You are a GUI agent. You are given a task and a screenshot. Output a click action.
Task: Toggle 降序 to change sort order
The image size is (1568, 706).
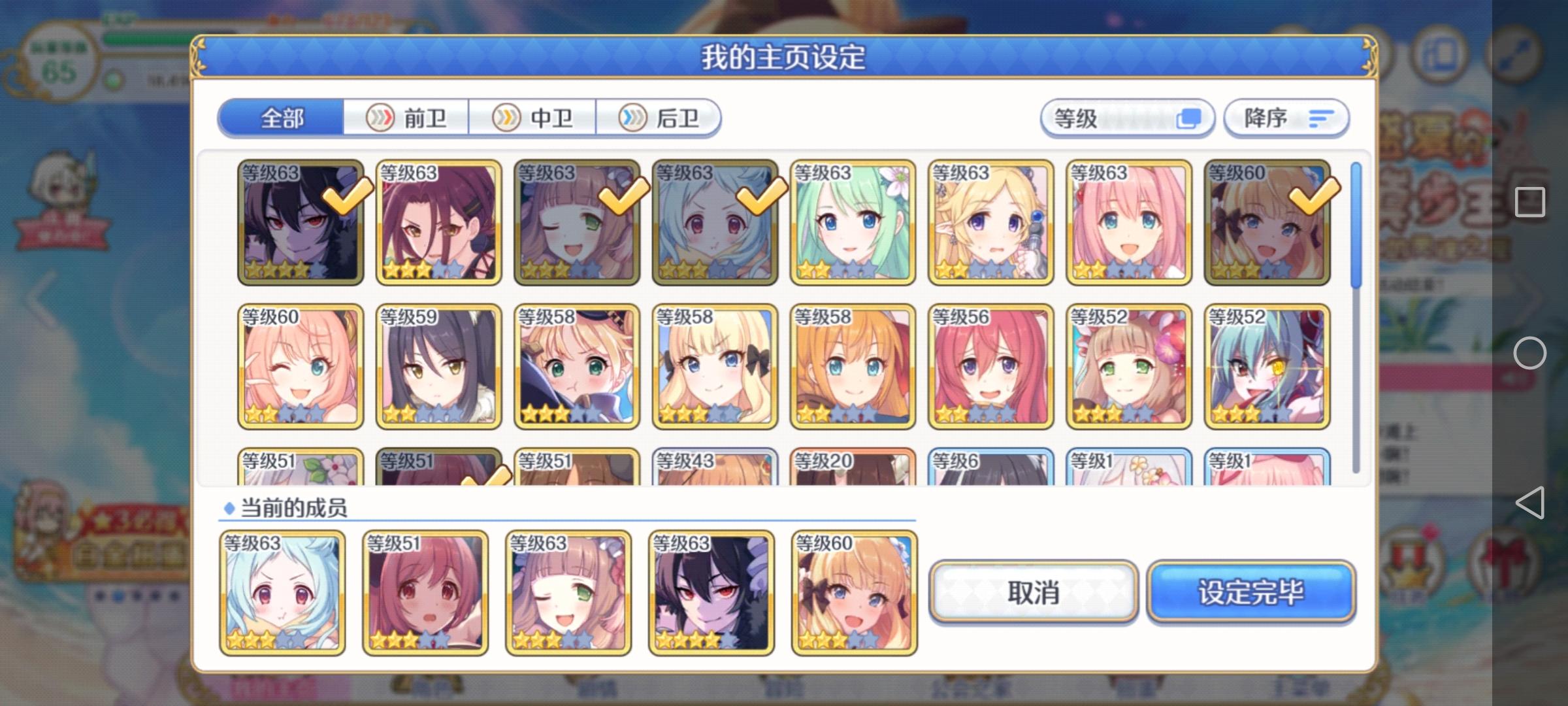tap(1284, 118)
